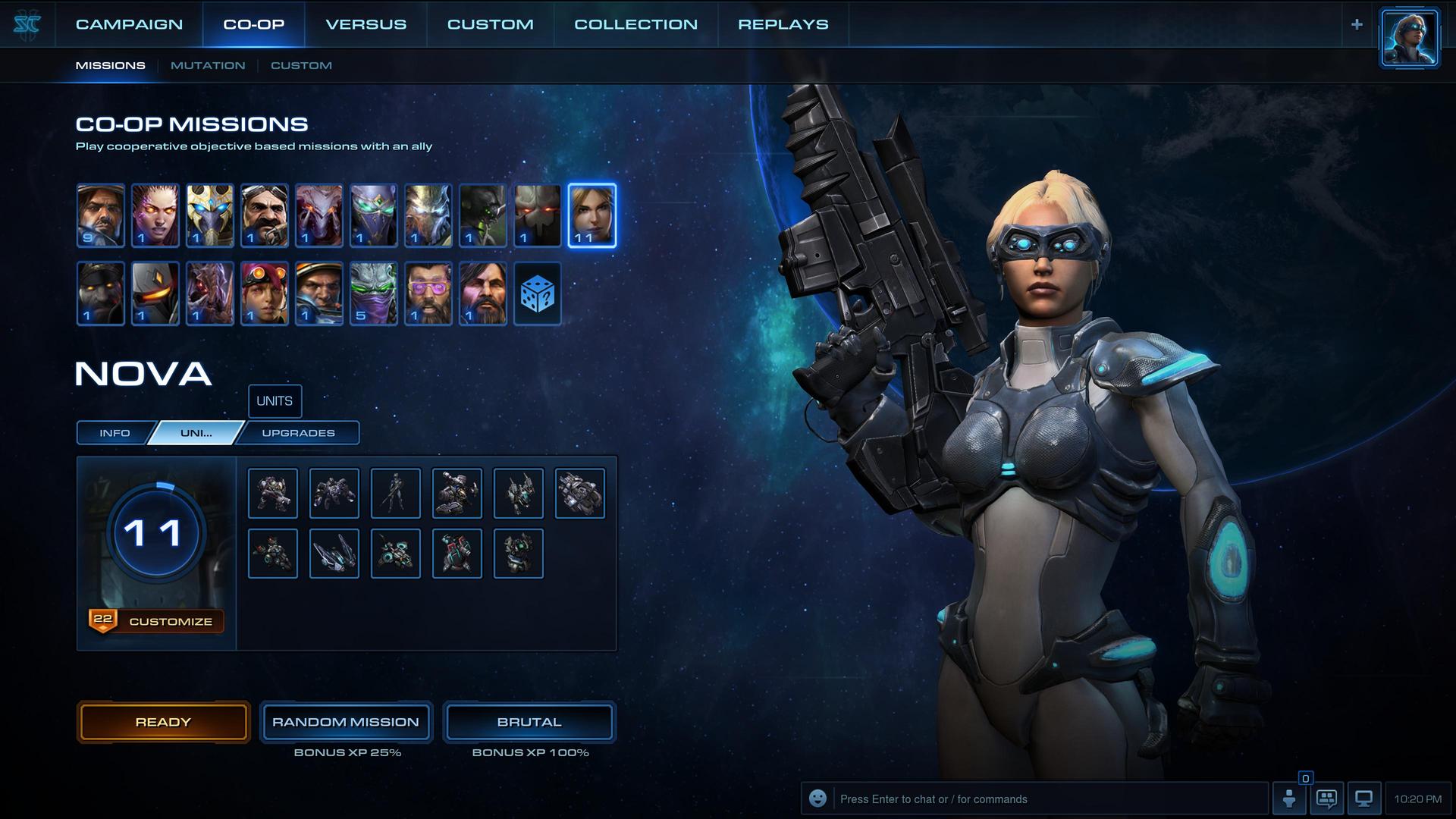Choose the Random Mission selector
The image size is (1456, 819).
(x=346, y=722)
